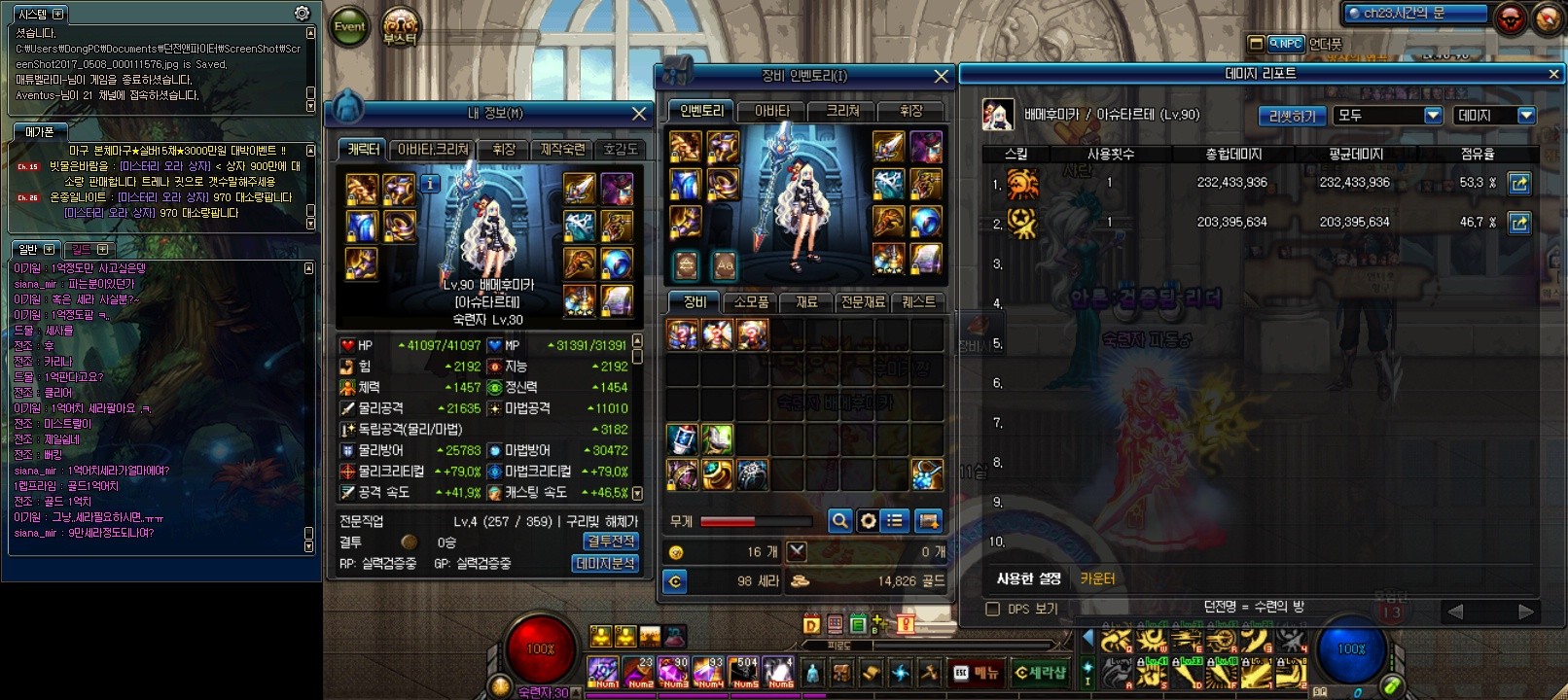Select the 재료 materials tab

tap(806, 302)
